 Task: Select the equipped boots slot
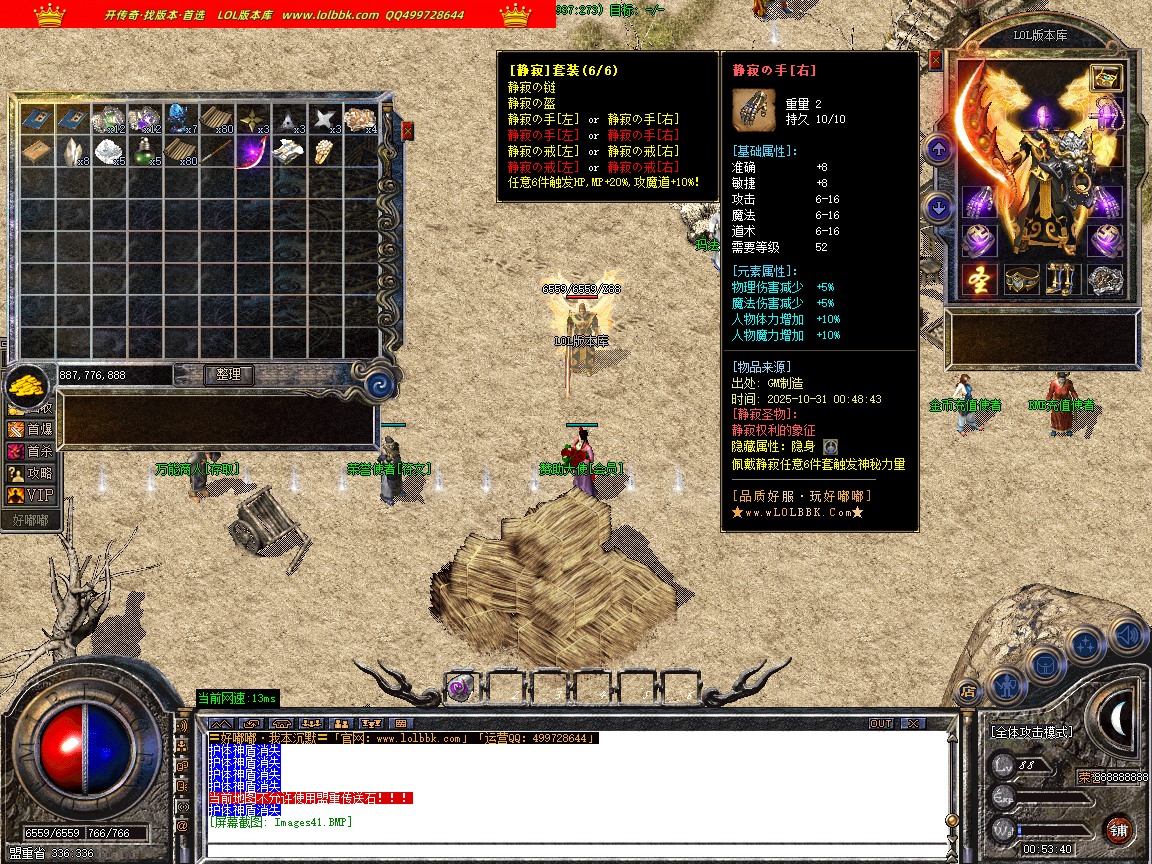[1062, 281]
